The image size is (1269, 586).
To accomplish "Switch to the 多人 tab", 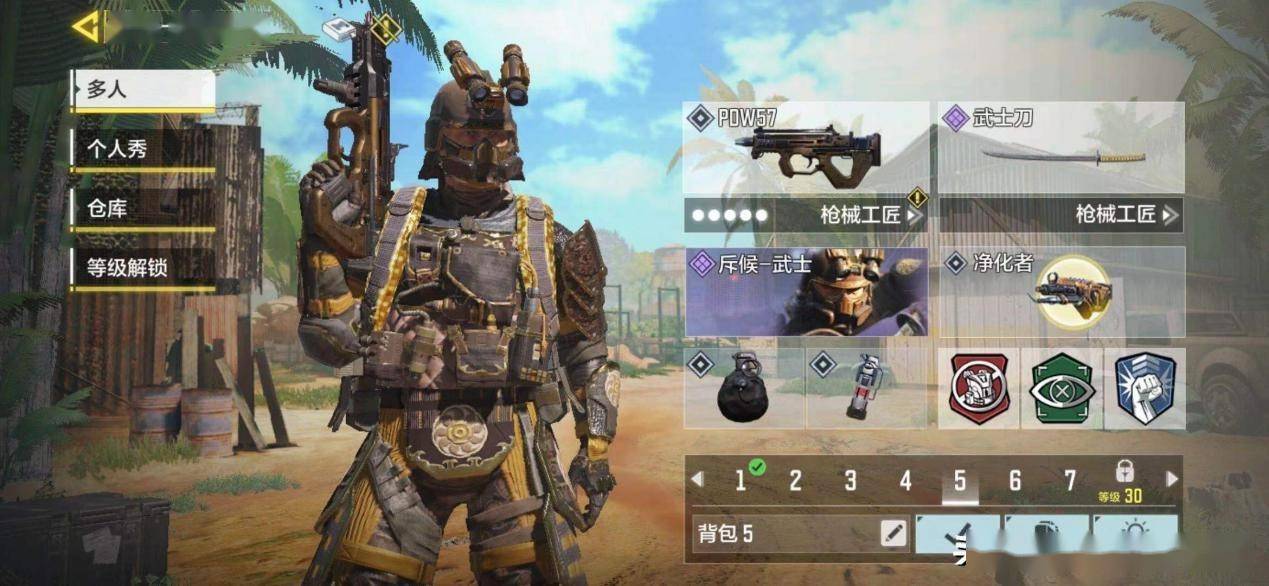I will (x=142, y=89).
